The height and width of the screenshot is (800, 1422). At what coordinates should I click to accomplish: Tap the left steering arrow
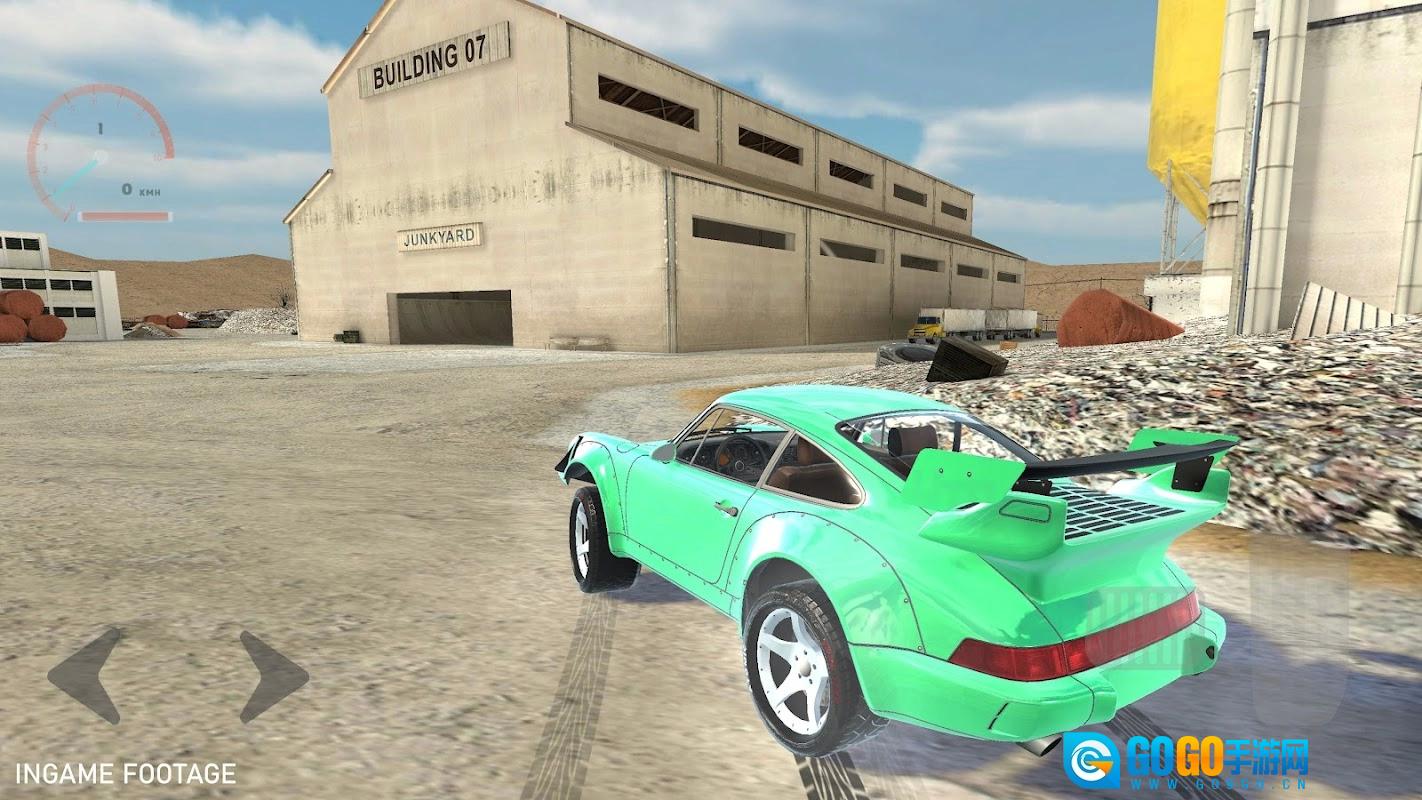tap(88, 675)
